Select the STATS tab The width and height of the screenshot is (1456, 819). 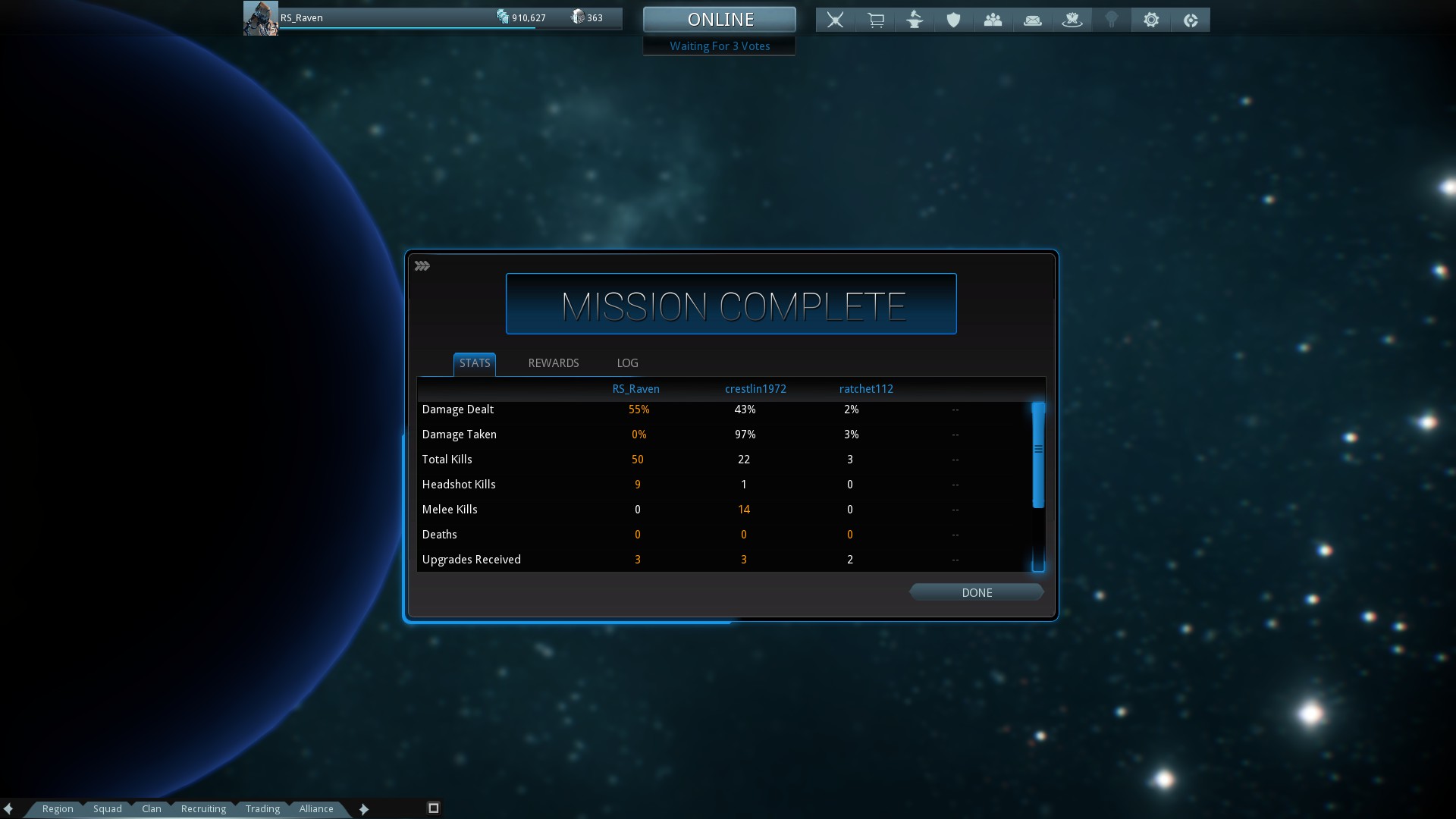[x=475, y=363]
